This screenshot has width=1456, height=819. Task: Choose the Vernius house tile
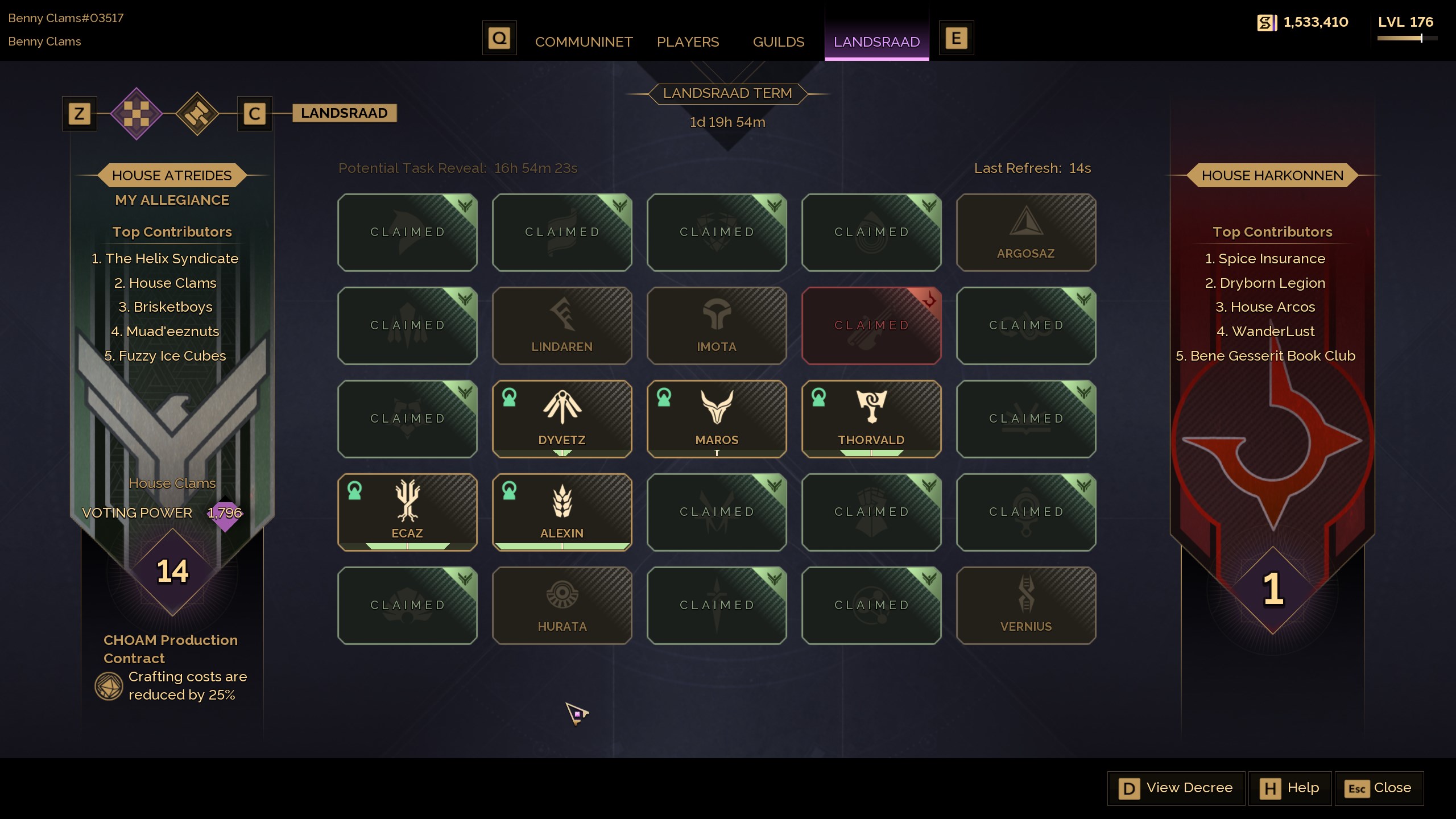coord(1025,606)
